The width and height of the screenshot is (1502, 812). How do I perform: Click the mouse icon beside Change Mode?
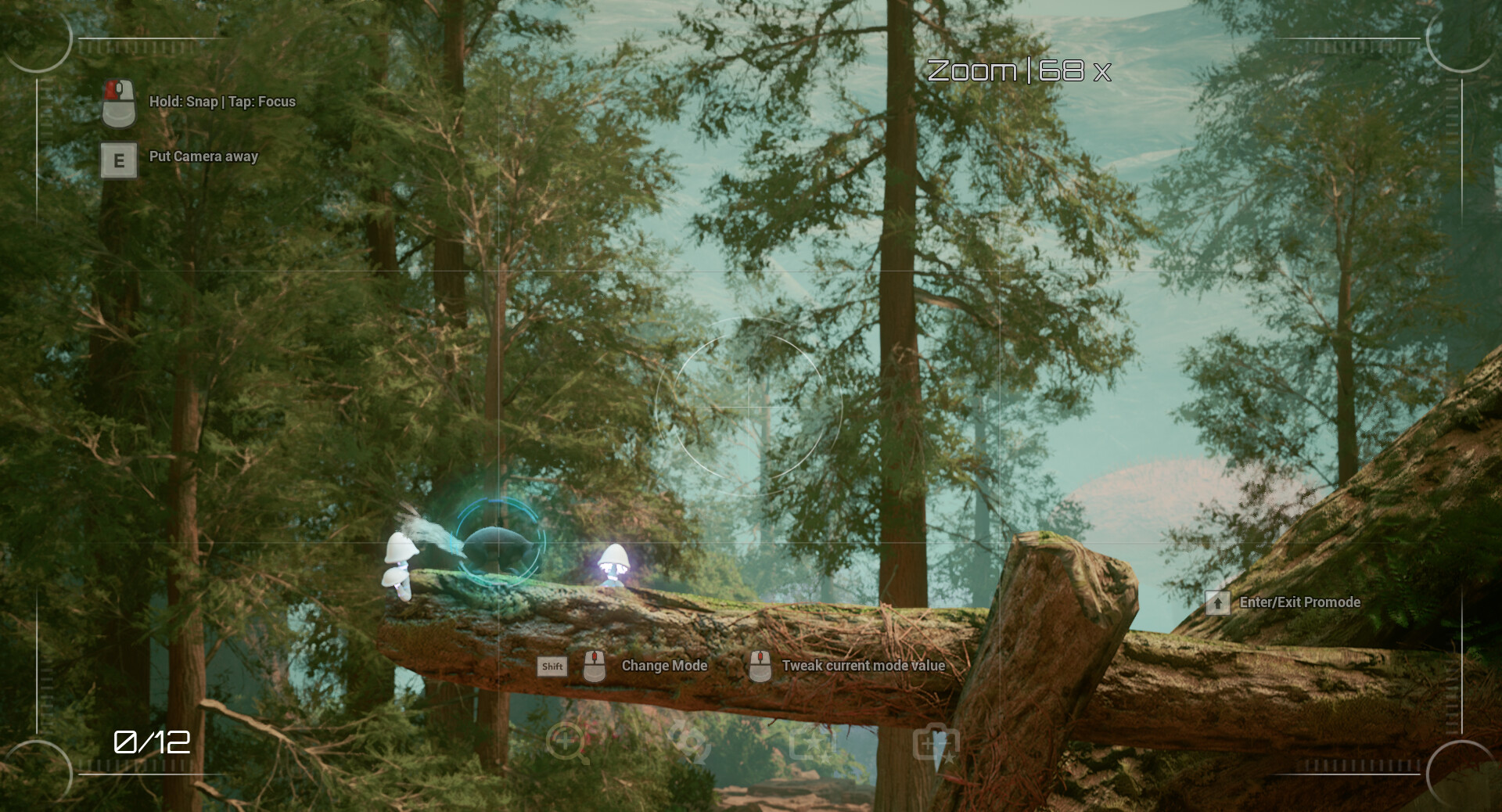tap(595, 666)
